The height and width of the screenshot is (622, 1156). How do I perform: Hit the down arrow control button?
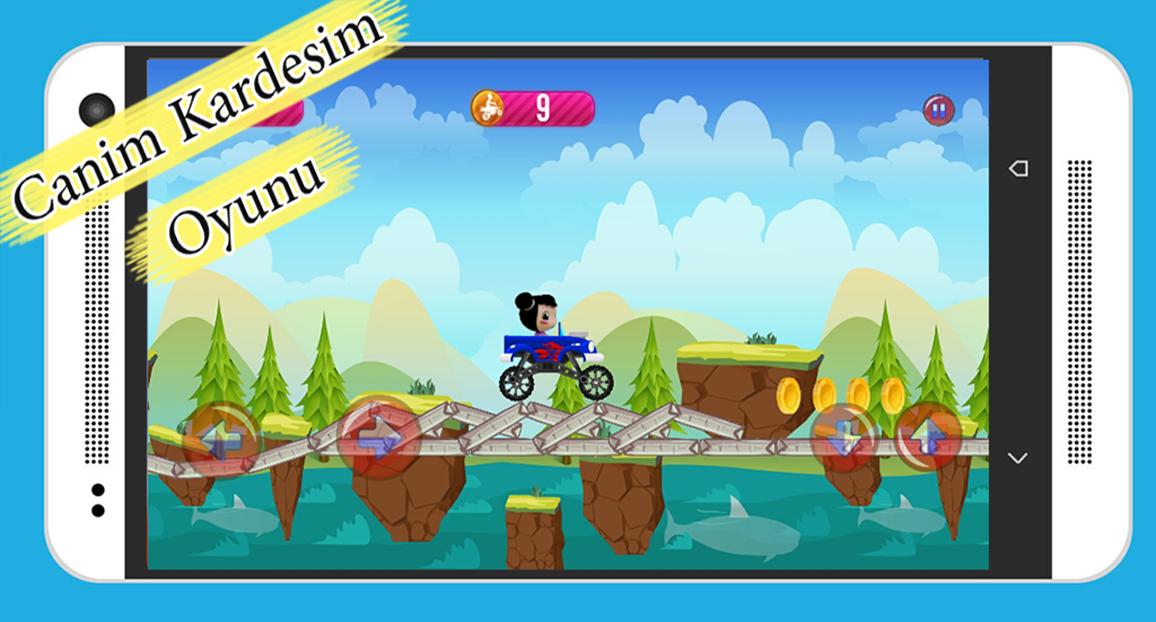click(843, 437)
